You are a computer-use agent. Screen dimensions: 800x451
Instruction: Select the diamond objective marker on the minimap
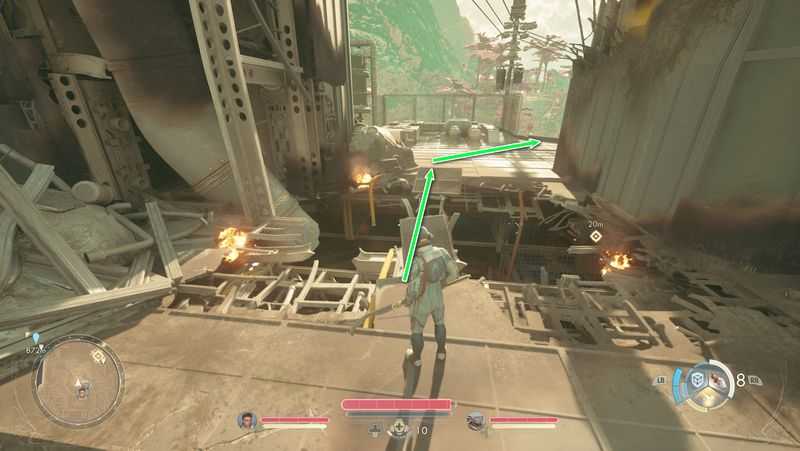click(x=98, y=355)
